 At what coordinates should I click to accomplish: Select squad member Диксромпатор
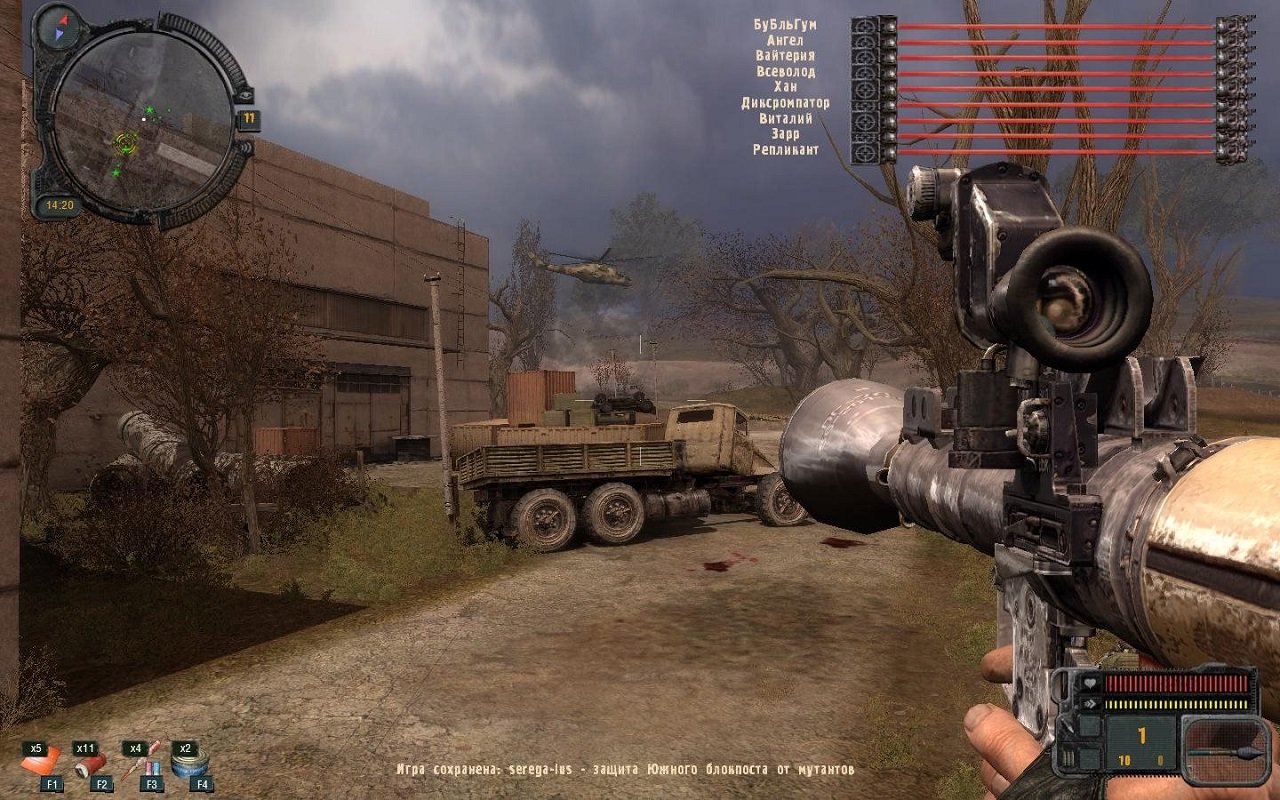(785, 103)
